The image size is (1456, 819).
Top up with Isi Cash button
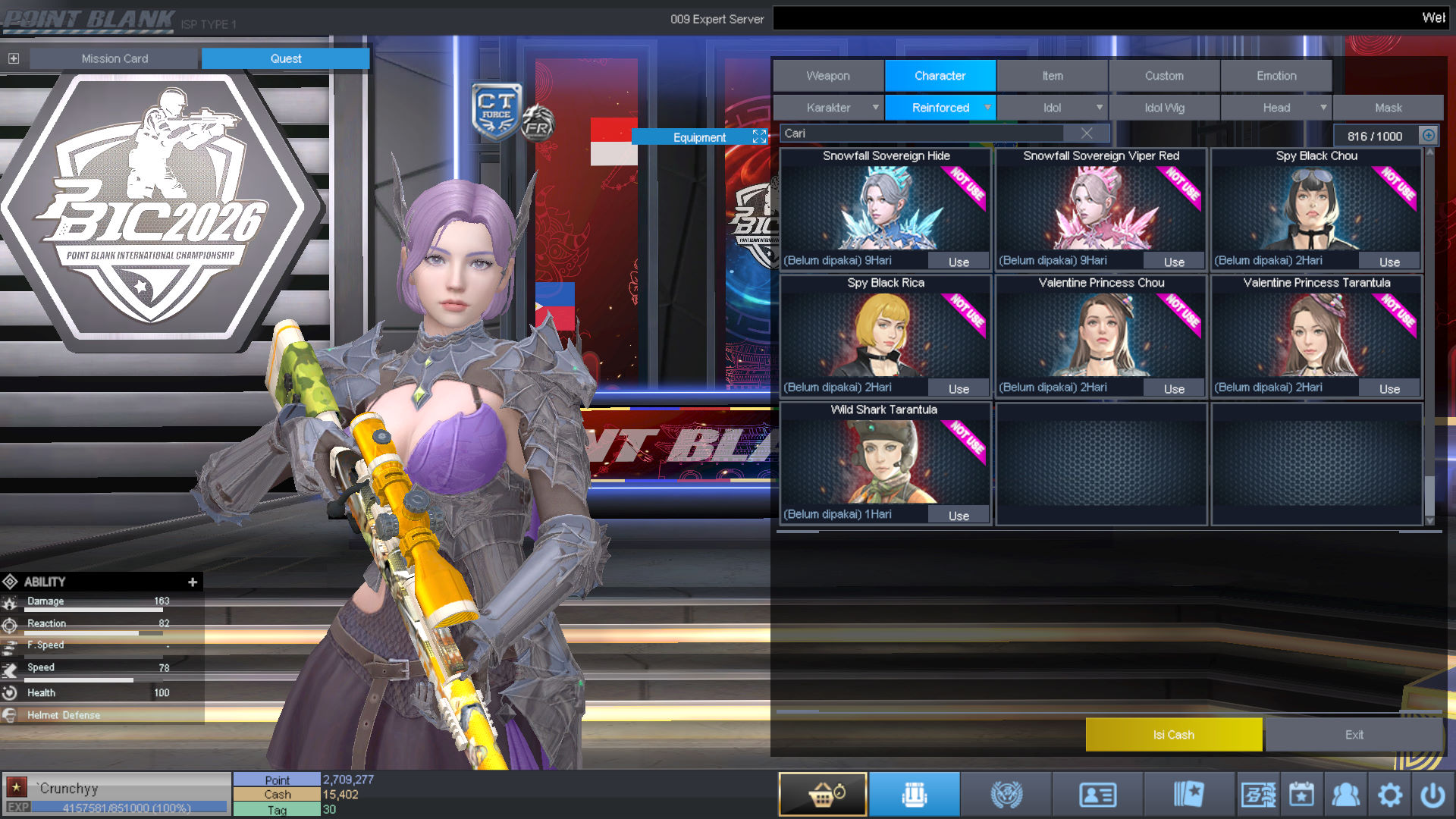[1173, 734]
